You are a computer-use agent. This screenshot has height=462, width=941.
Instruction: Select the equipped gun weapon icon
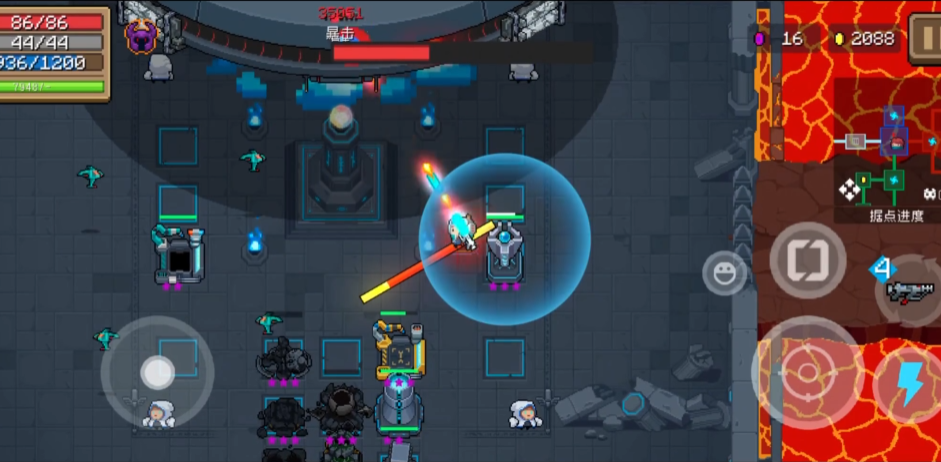pyautogui.click(x=910, y=291)
